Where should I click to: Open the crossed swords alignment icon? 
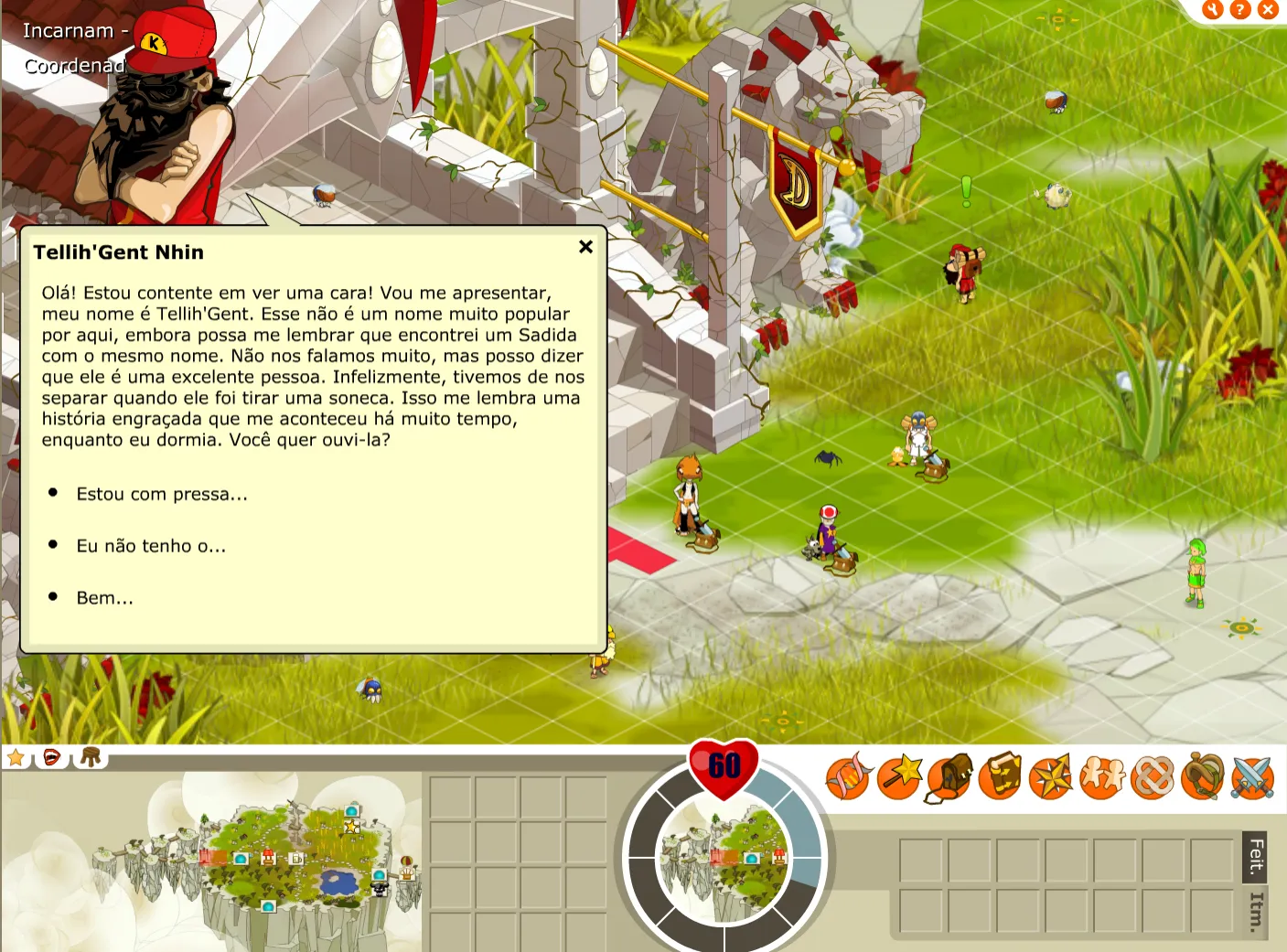point(1253,777)
